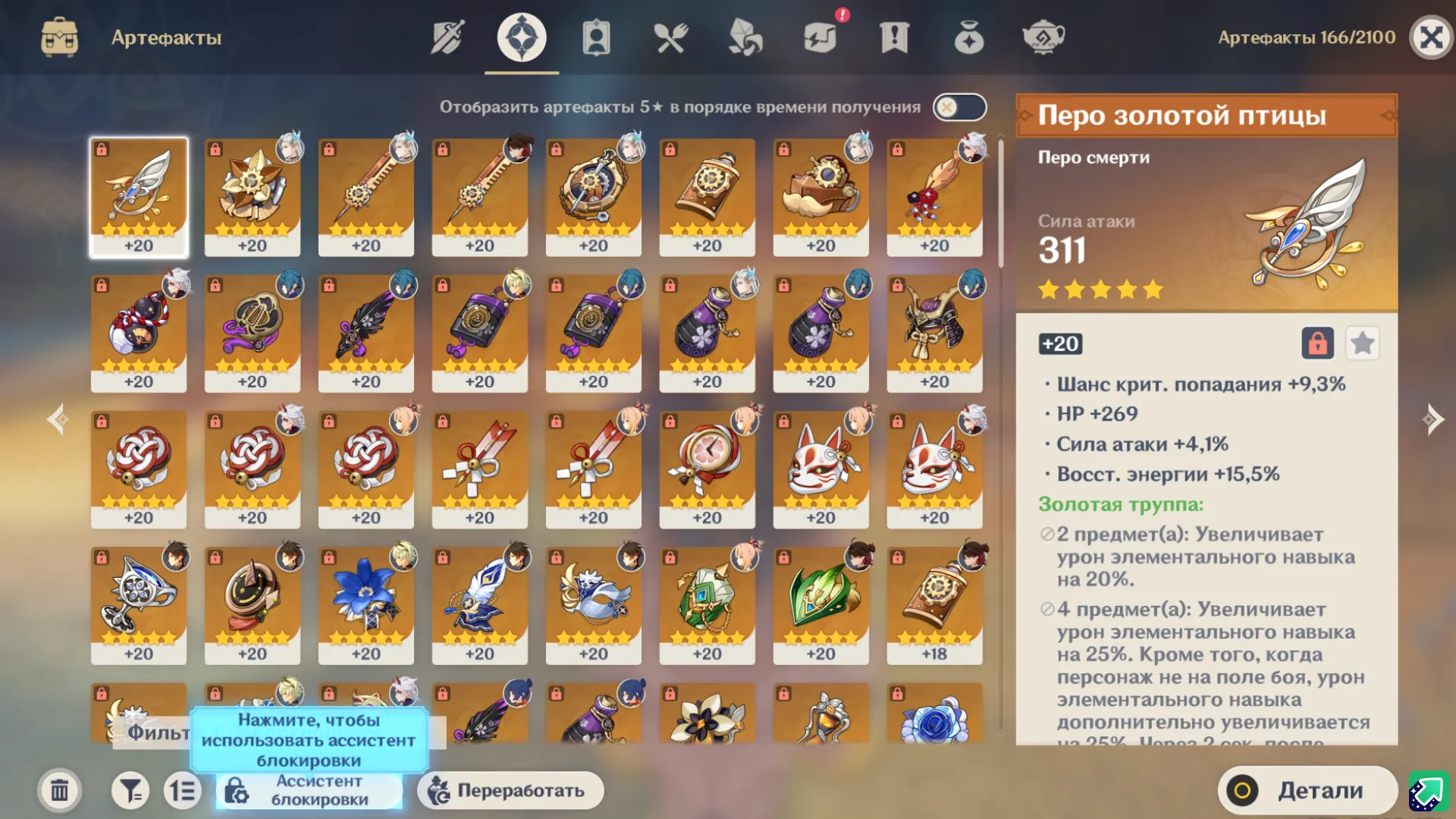This screenshot has height=819, width=1456.
Task: Click the artifact sorting order icon
Action: [182, 789]
